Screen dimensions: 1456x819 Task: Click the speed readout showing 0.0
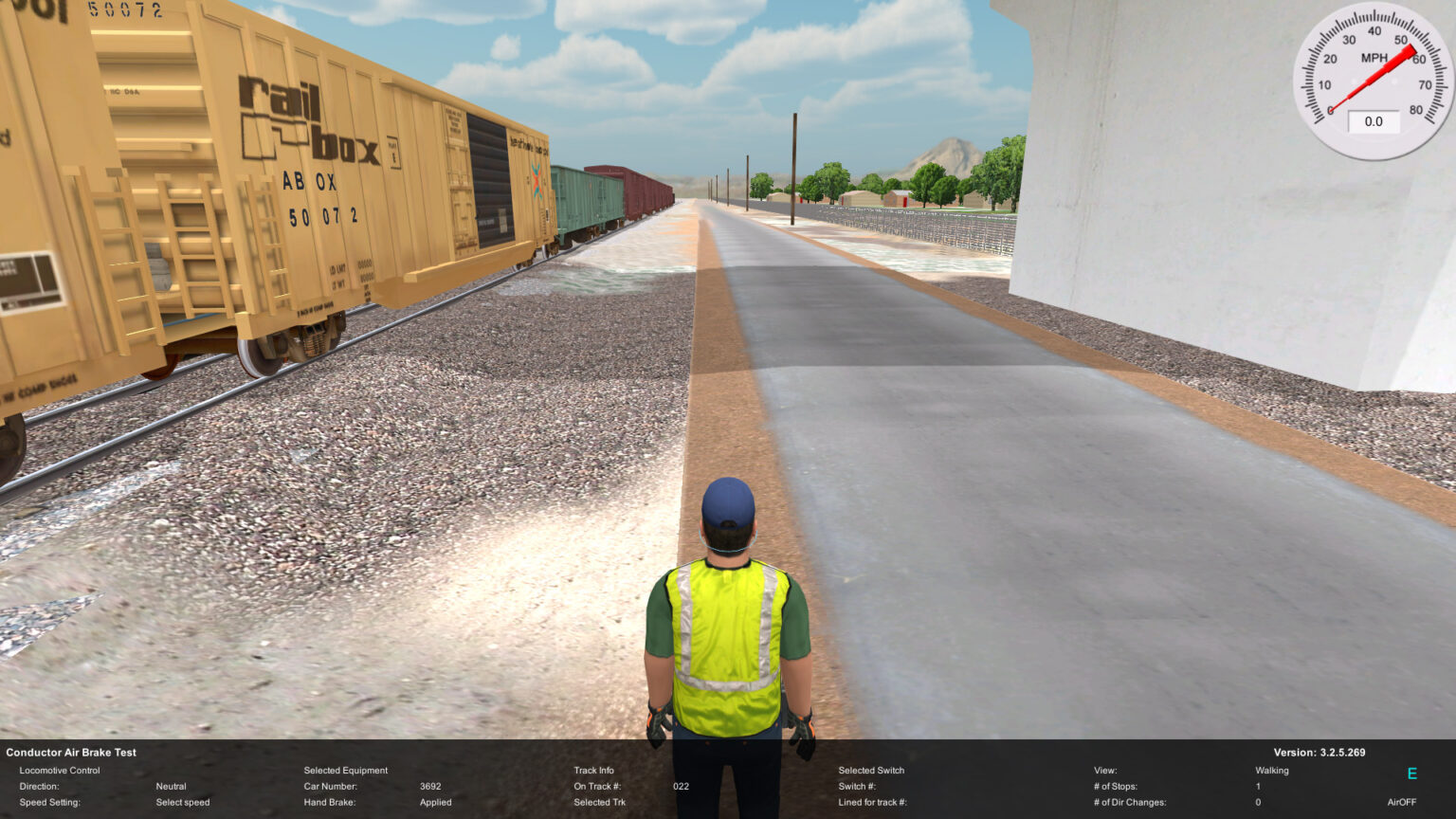pyautogui.click(x=1373, y=121)
